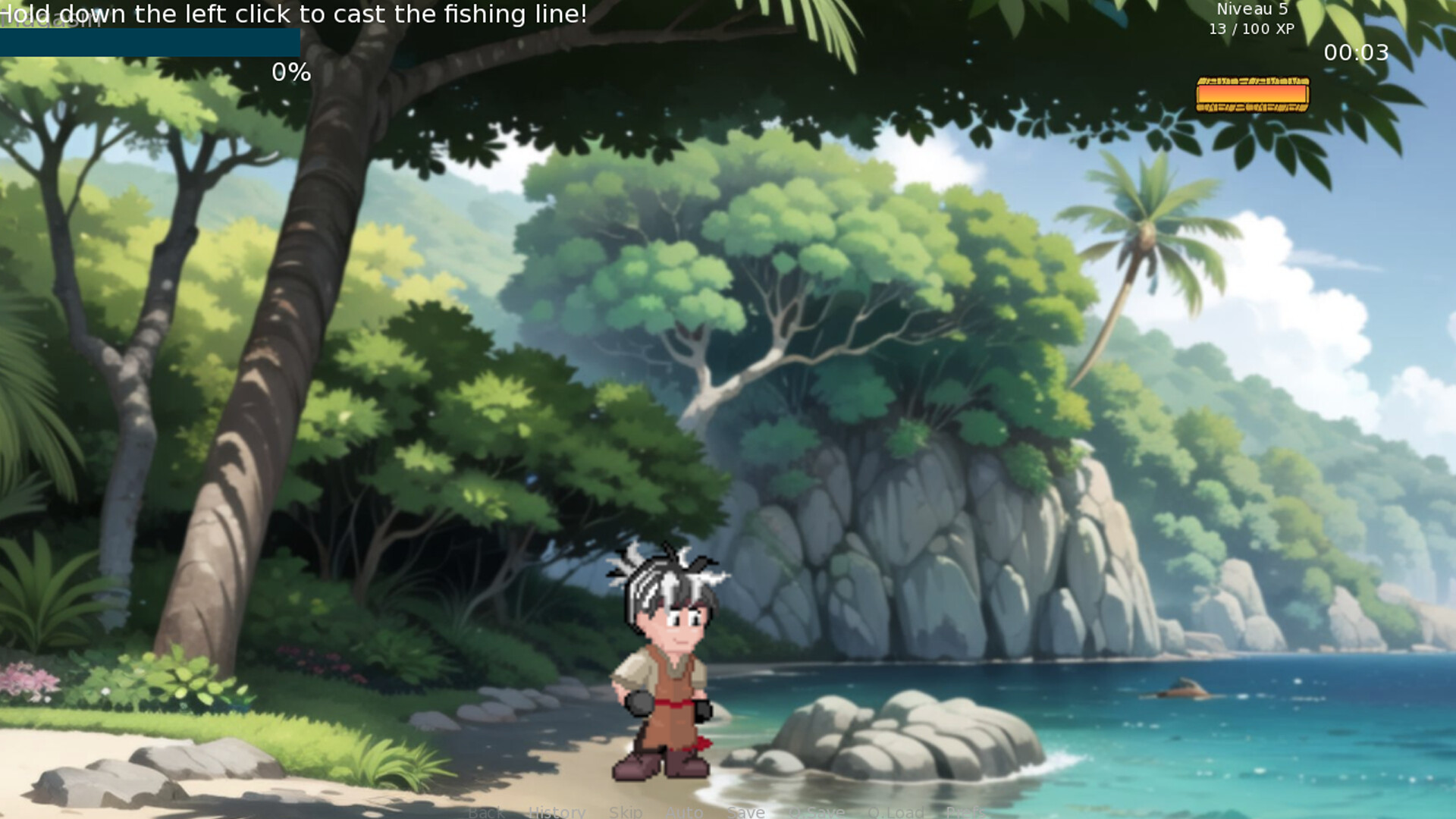The width and height of the screenshot is (1456, 819).
Task: Click Back to rewind the scene
Action: point(486,813)
